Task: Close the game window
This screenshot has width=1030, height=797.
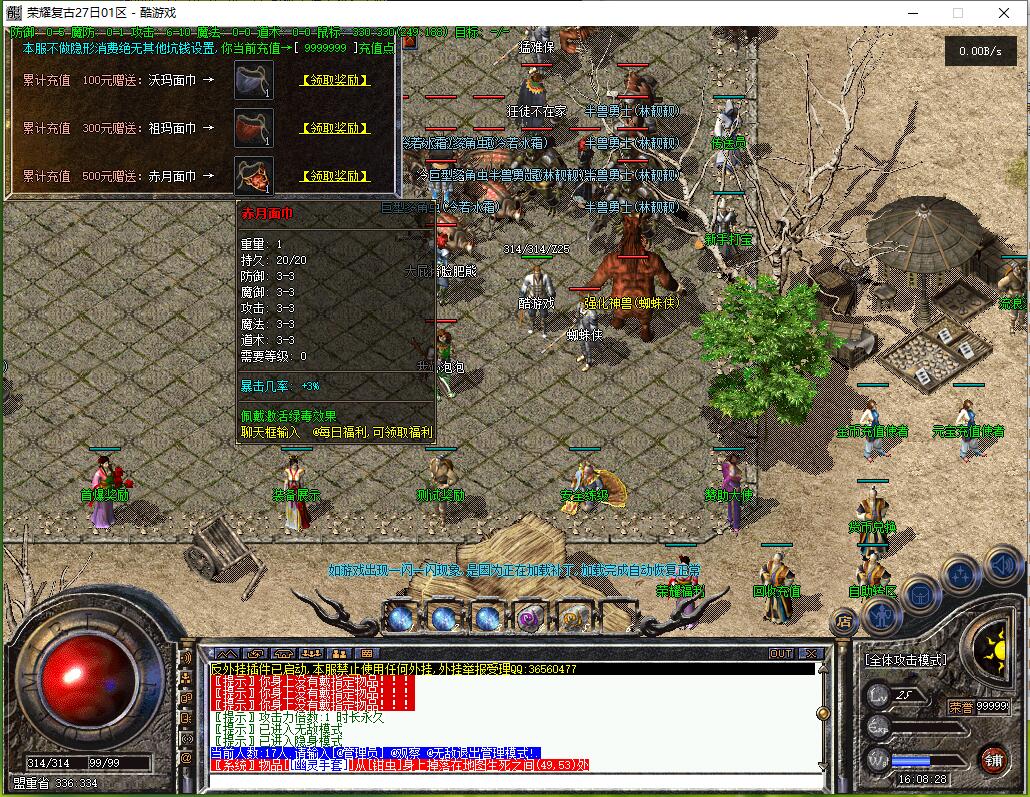Action: point(1004,13)
